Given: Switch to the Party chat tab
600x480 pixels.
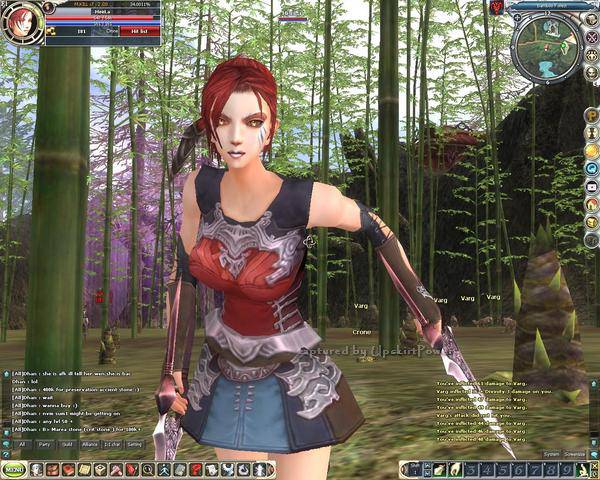Looking at the screenshot, I should pyautogui.click(x=44, y=444).
